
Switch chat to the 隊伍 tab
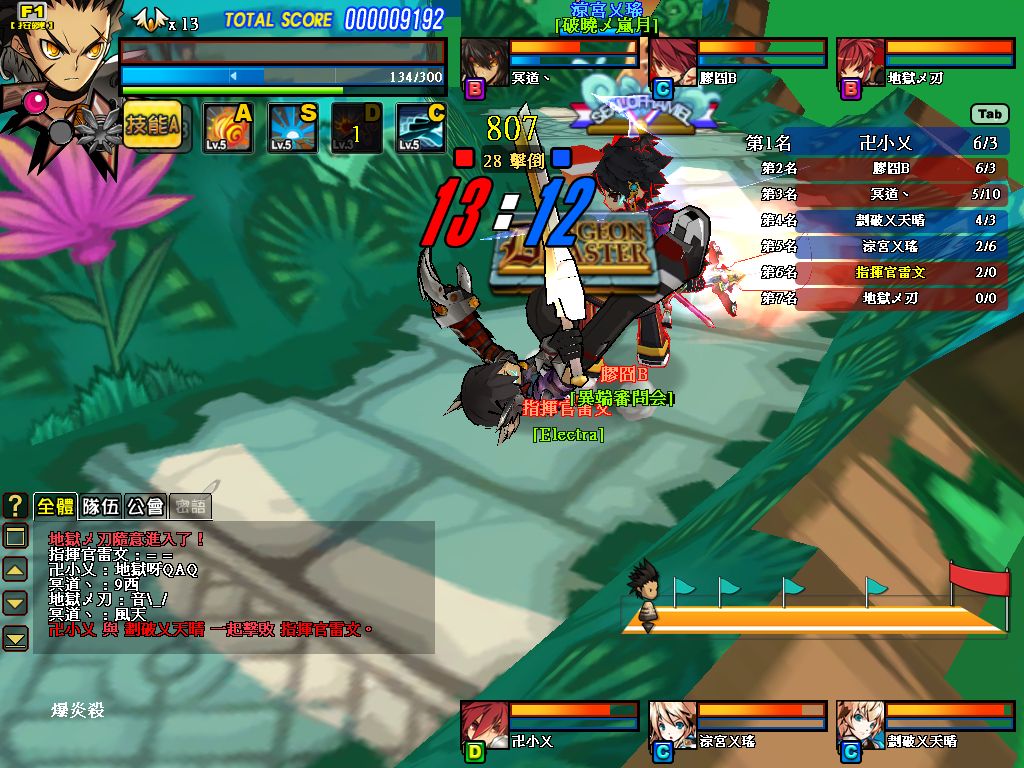pos(101,507)
